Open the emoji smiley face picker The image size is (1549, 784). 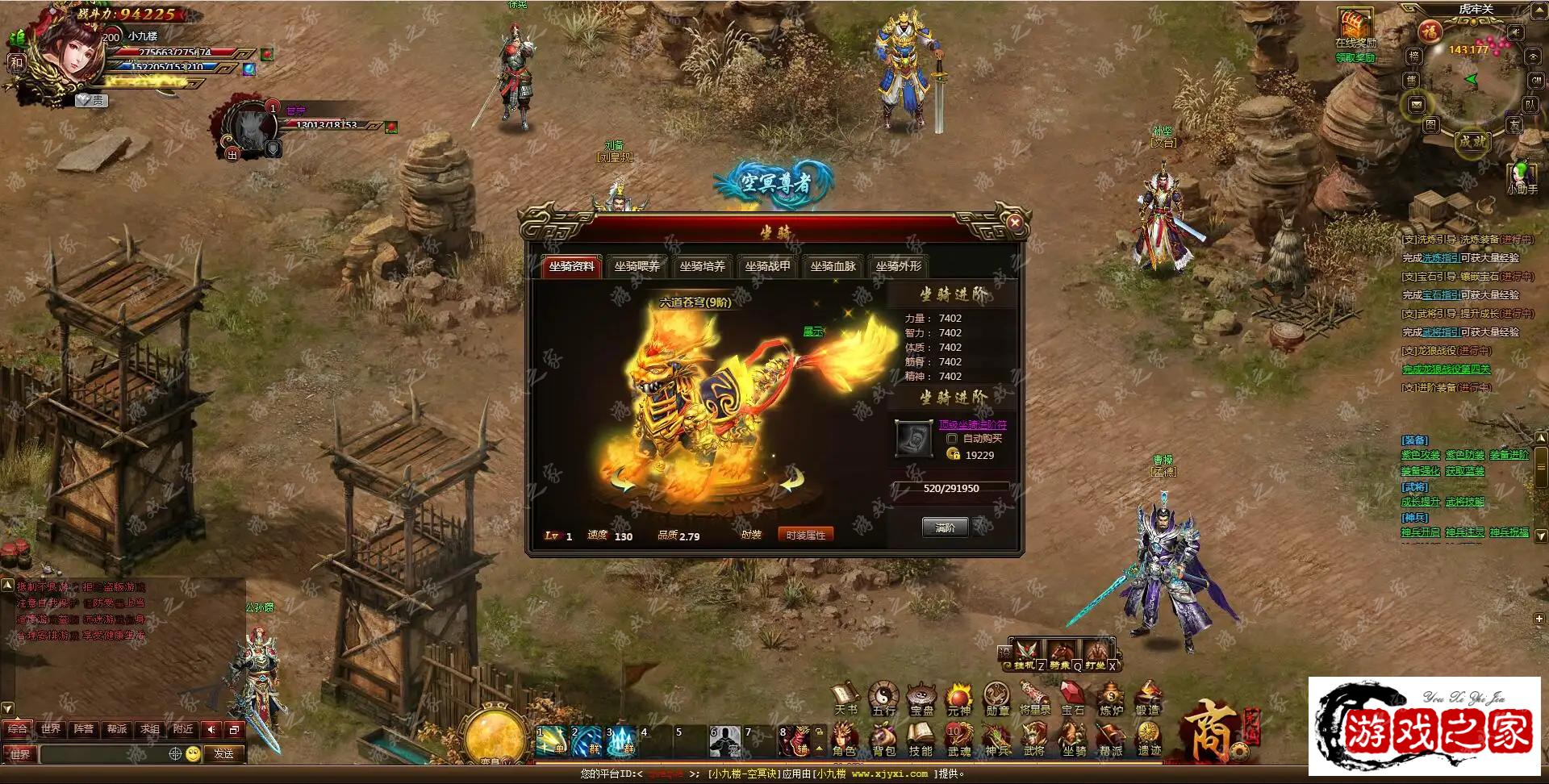(193, 754)
